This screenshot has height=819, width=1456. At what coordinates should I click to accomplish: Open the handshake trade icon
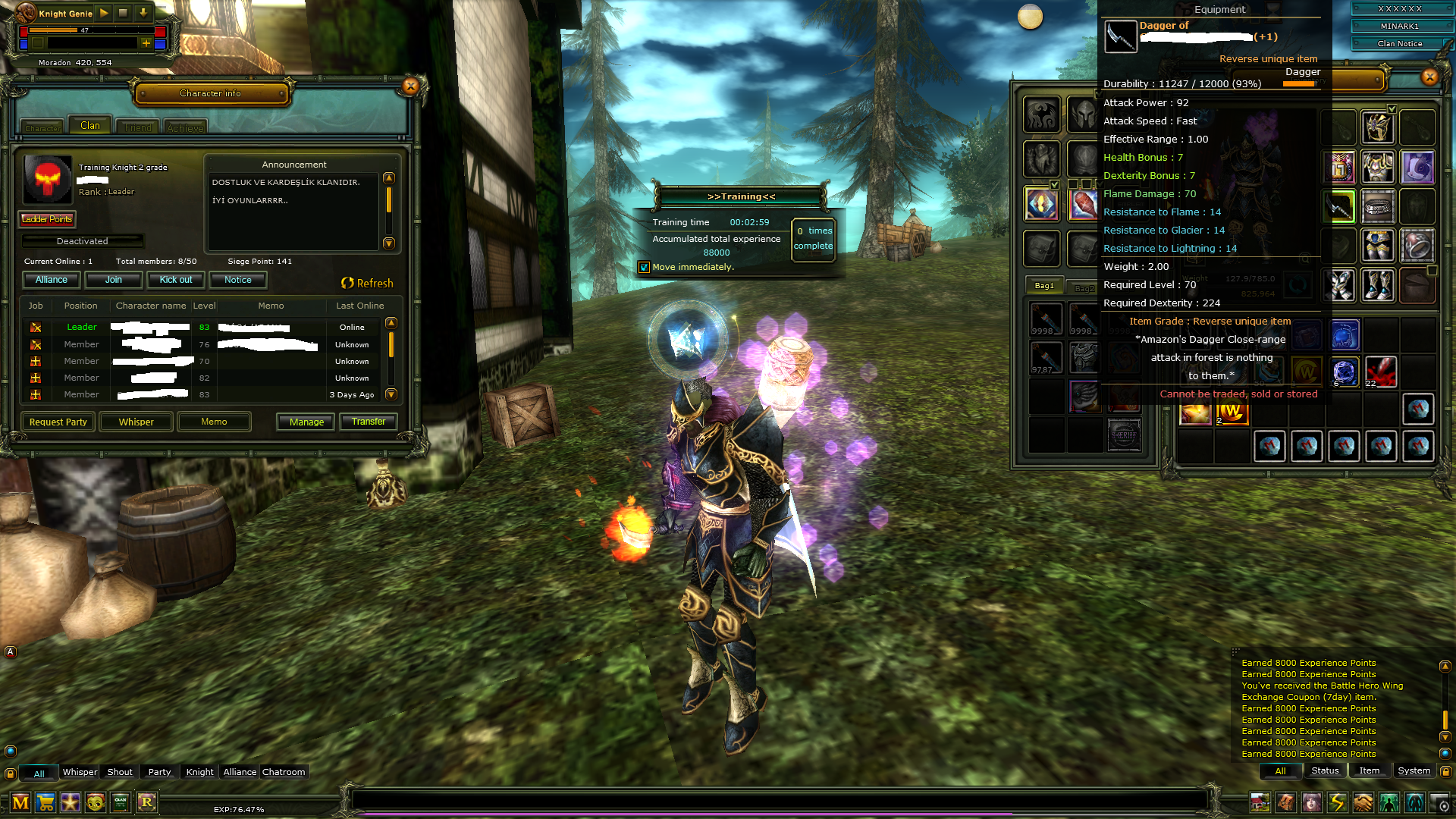tap(1363, 802)
